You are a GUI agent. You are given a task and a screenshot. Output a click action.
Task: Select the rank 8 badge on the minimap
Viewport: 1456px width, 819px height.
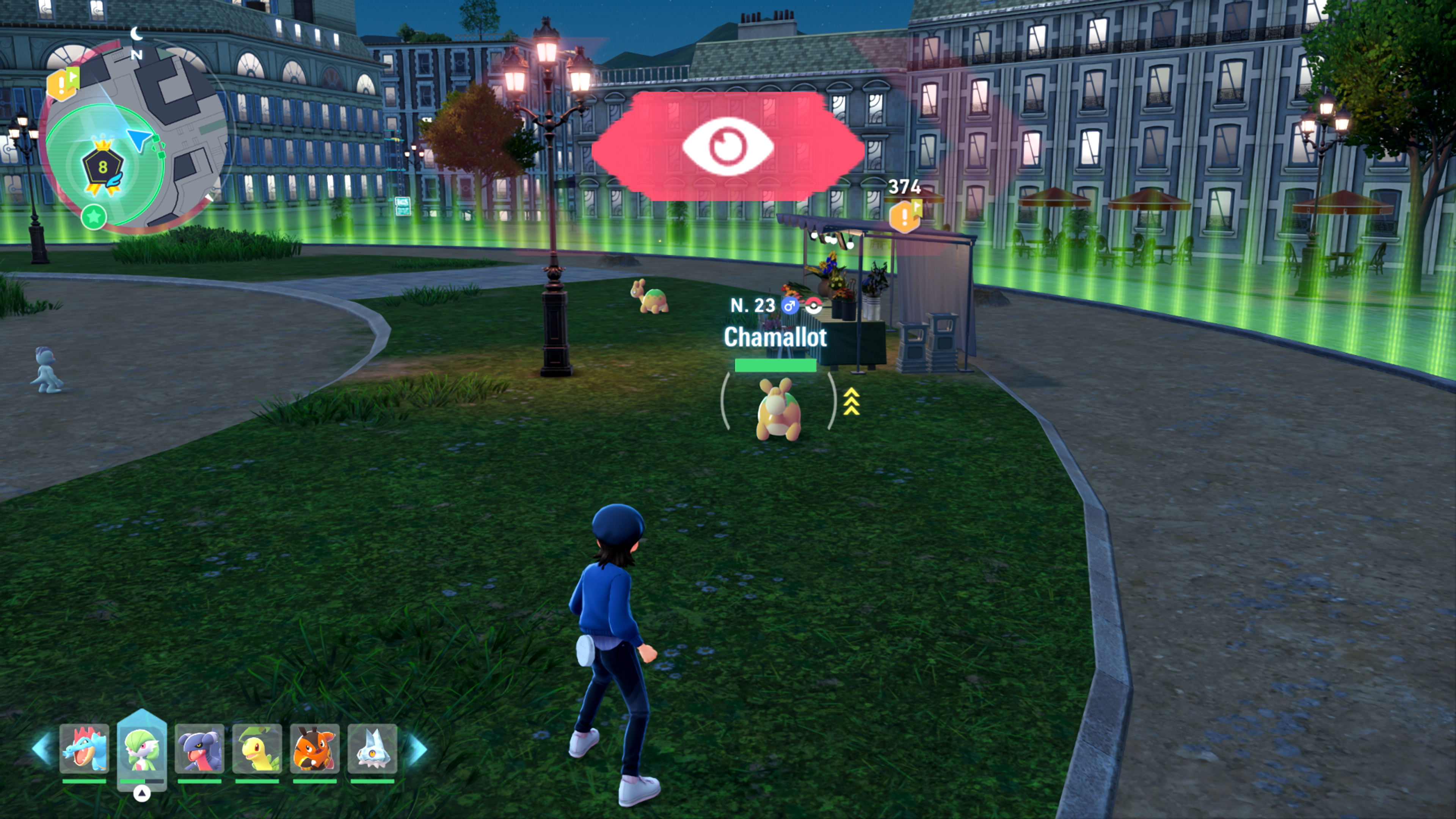[103, 167]
